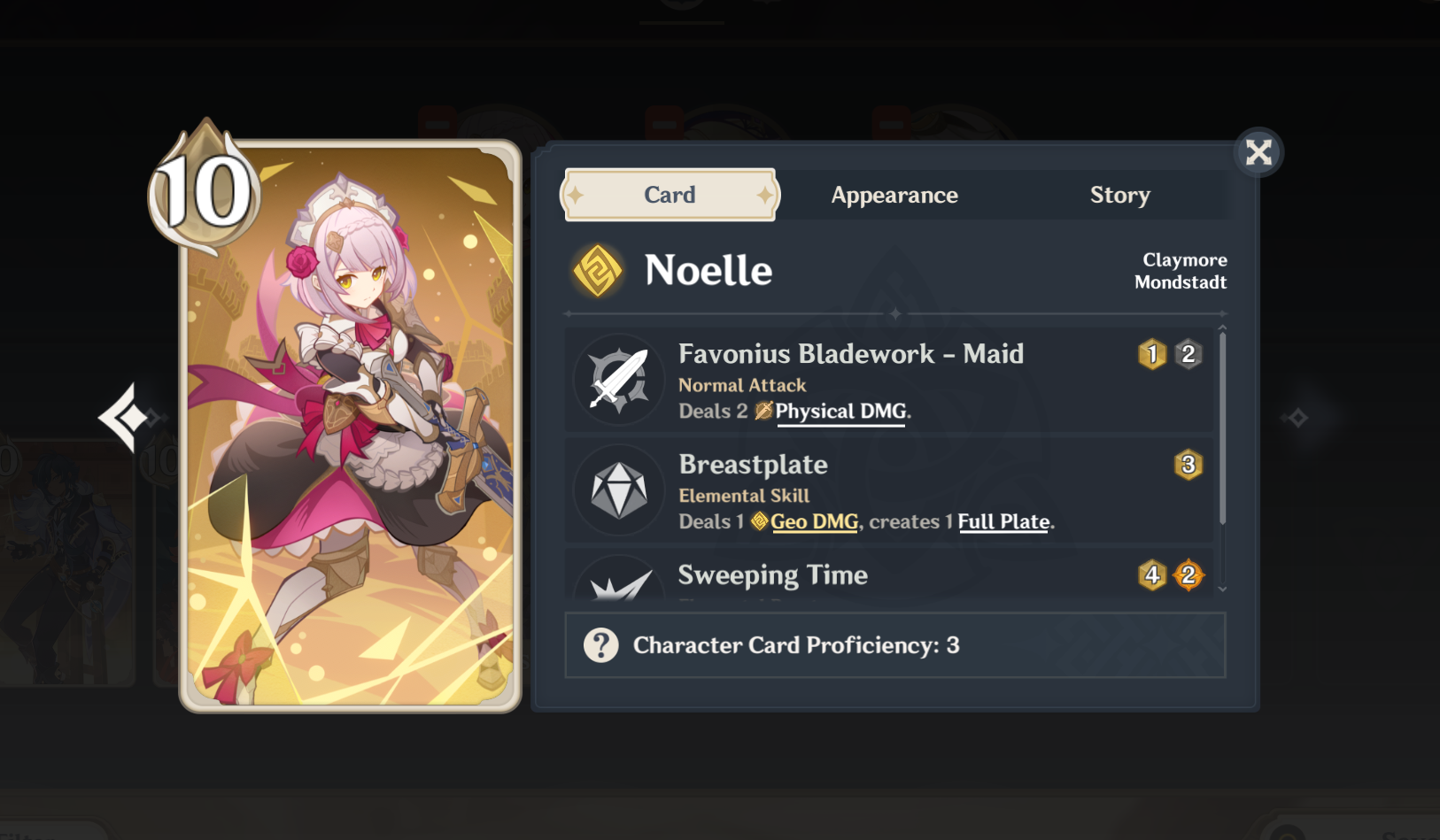Screen dimensions: 1440x840
Task: Click the golden dice cost icon showing 3
Action: [x=1189, y=464]
